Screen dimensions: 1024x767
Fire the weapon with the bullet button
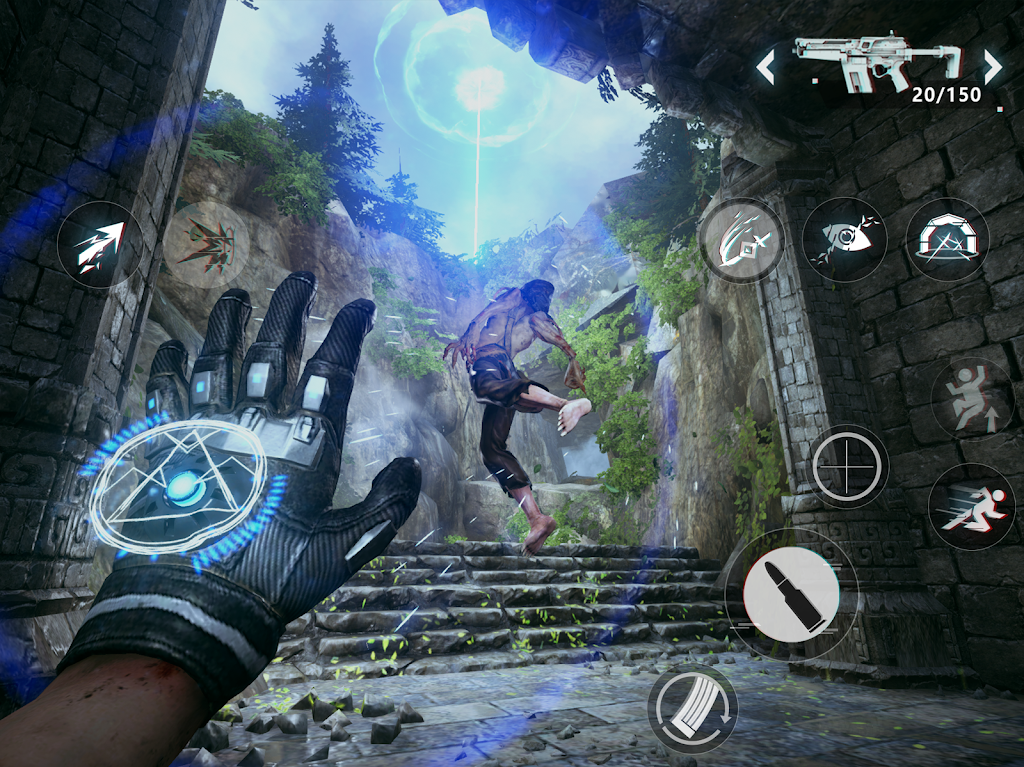point(791,594)
